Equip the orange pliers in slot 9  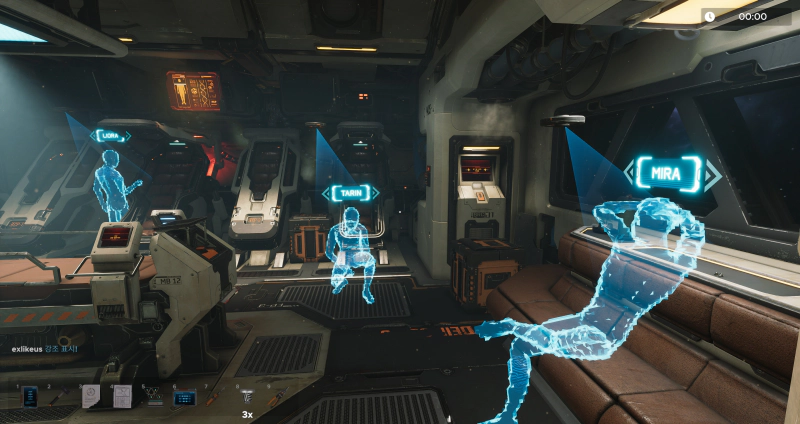[278, 396]
